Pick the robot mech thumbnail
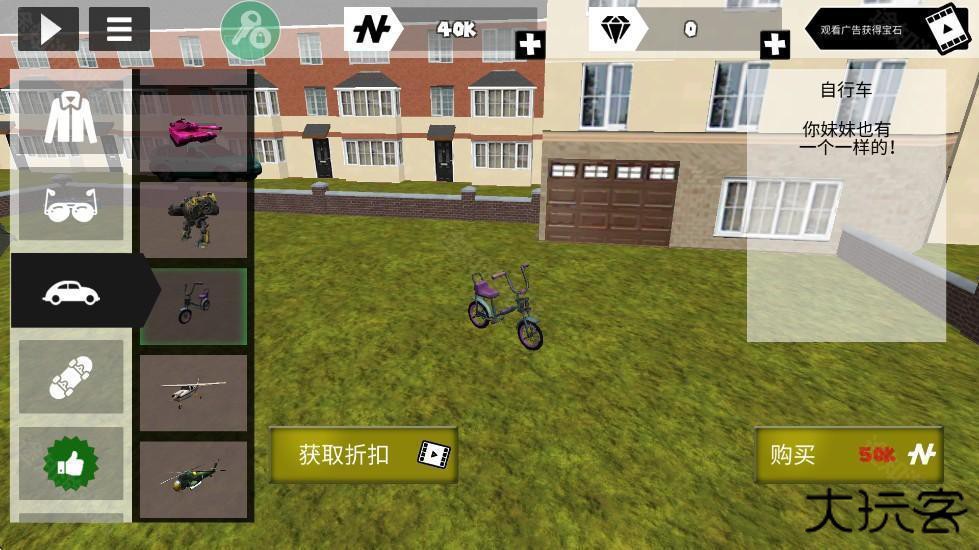This screenshot has height=550, width=979. coord(193,218)
